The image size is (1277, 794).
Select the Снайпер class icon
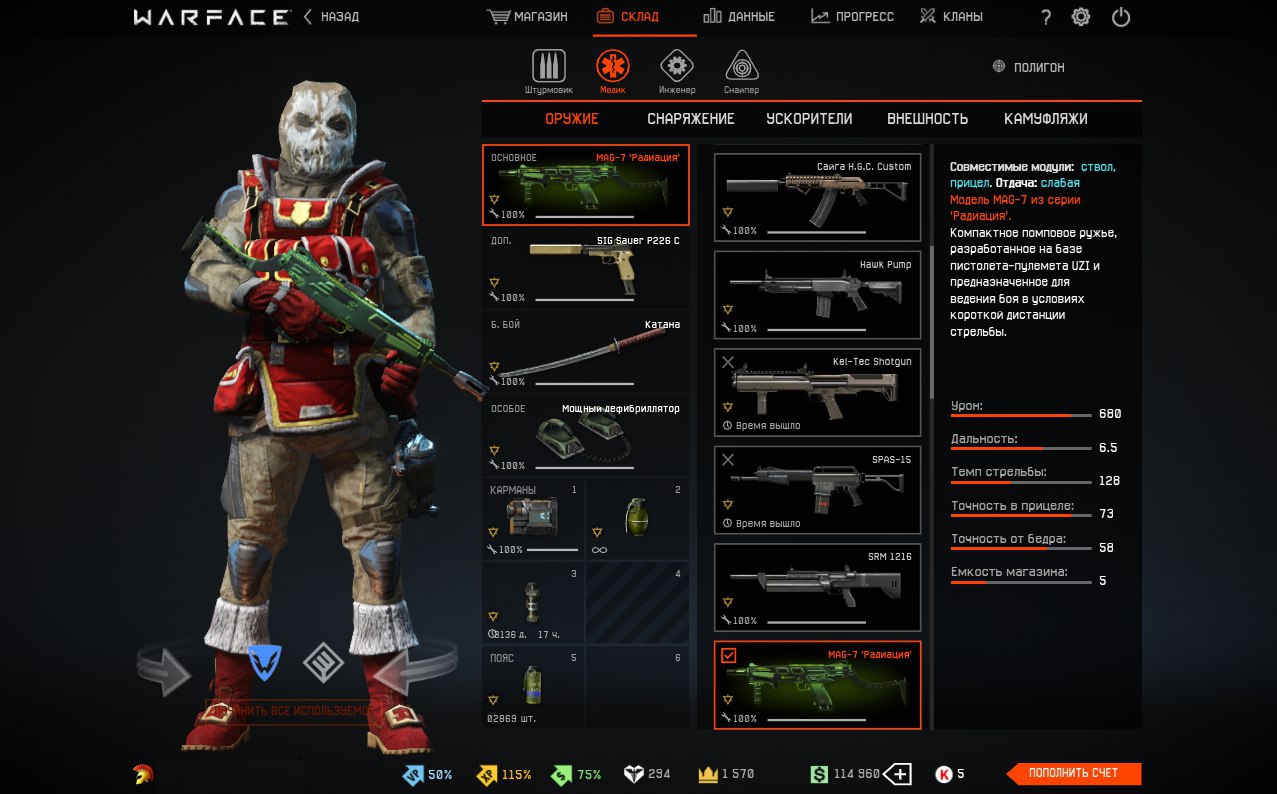[741, 67]
